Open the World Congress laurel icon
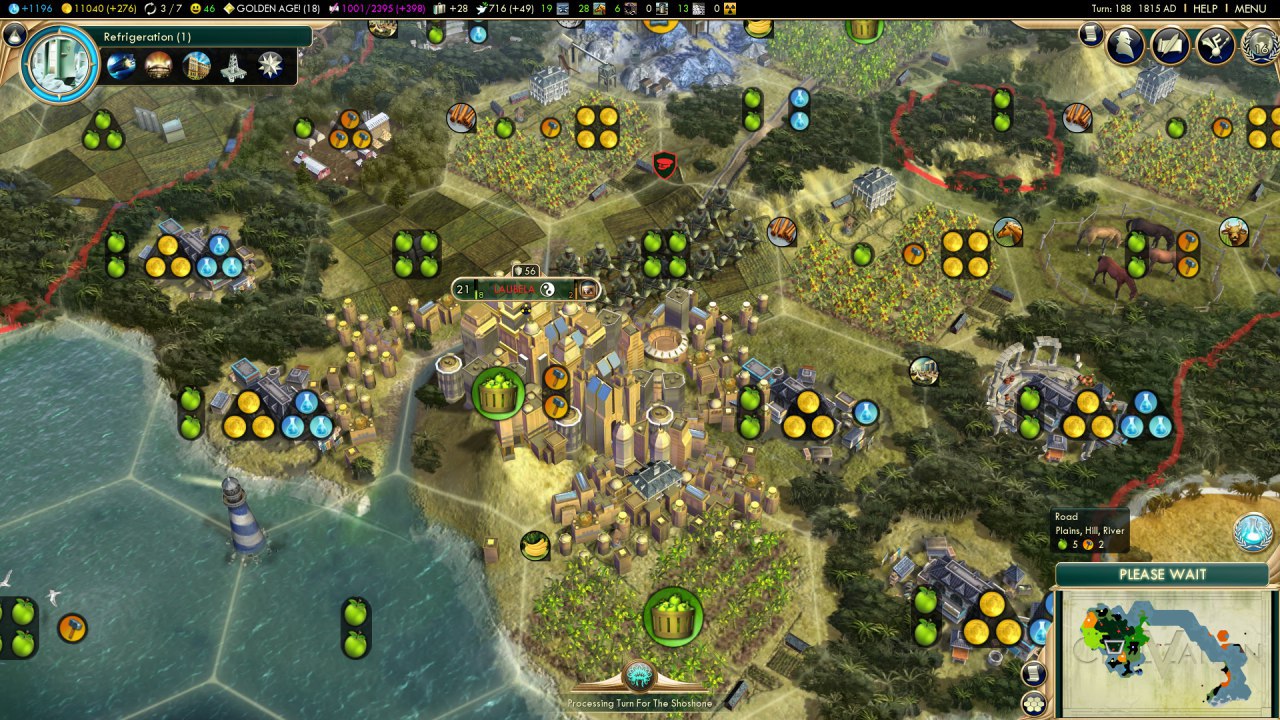 pos(1259,45)
